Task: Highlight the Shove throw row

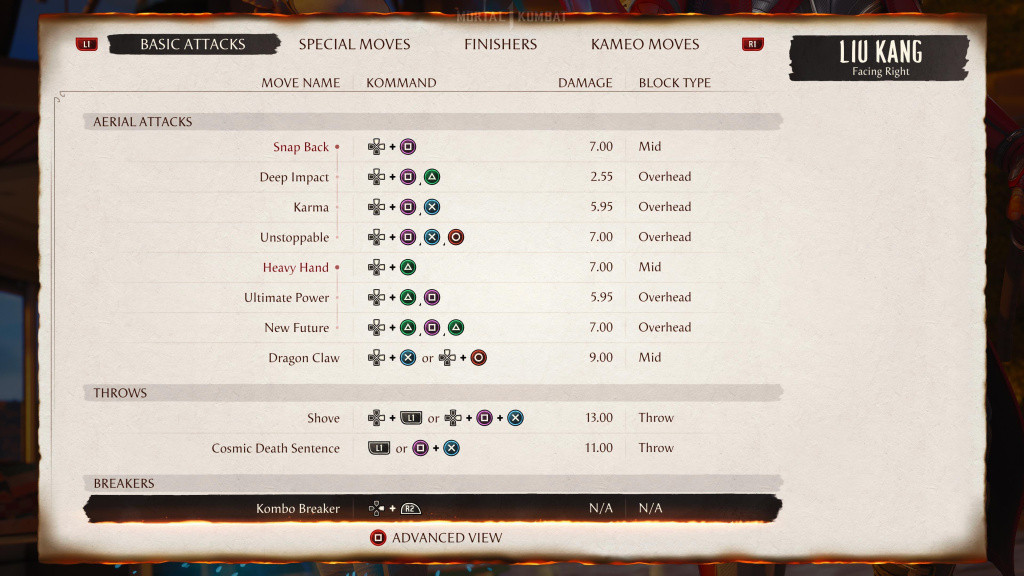Action: click(323, 418)
